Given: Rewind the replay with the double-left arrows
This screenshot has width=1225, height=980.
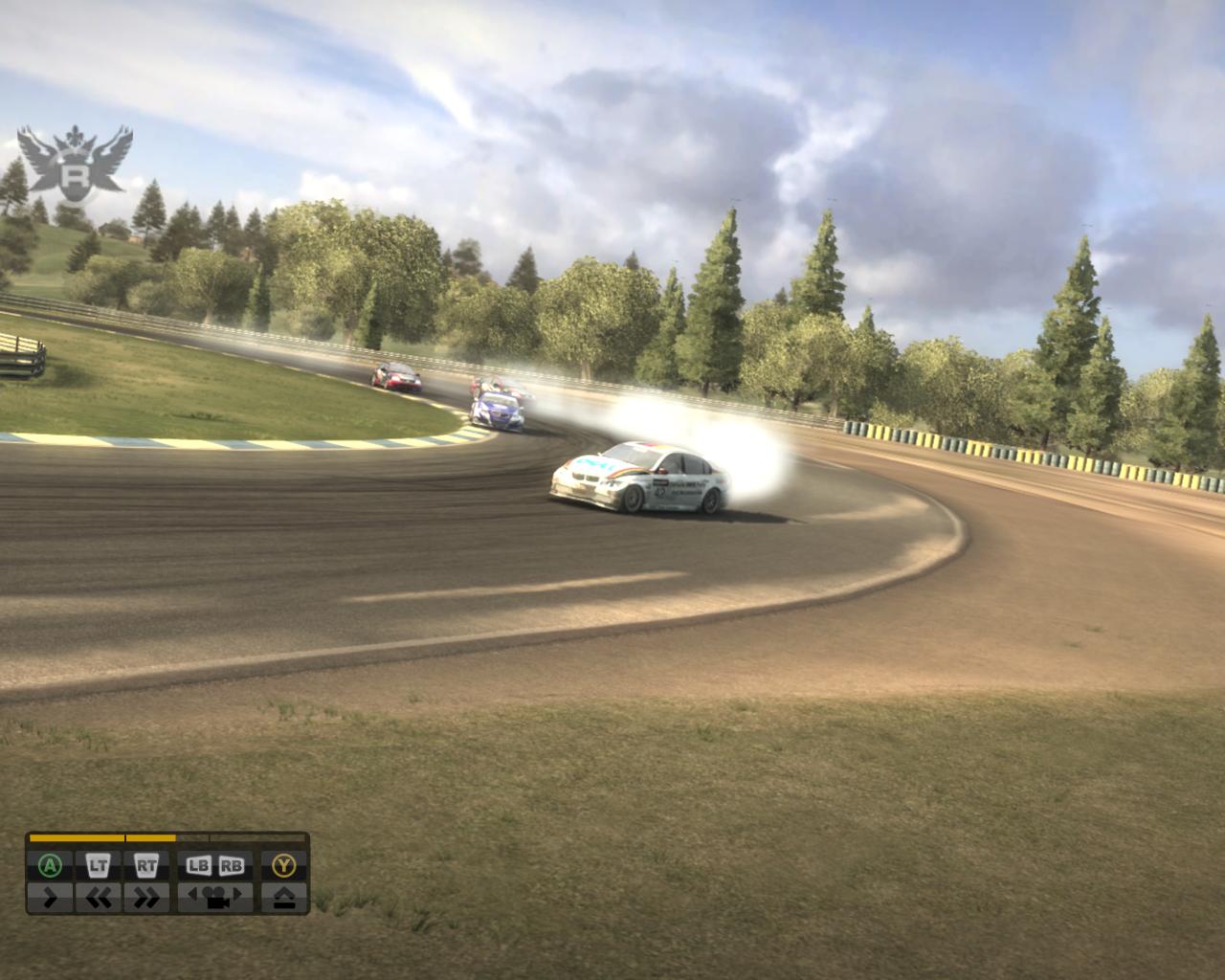Looking at the screenshot, I should [99, 898].
